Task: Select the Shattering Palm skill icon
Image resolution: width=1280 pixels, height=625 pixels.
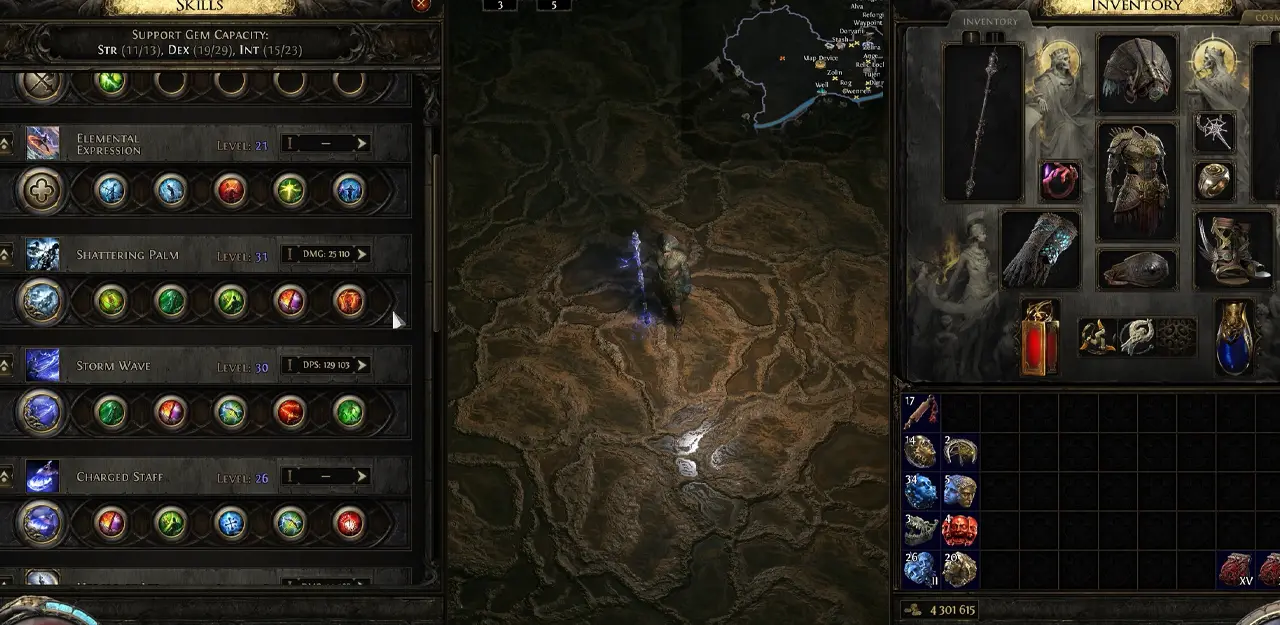Action: (x=42, y=254)
